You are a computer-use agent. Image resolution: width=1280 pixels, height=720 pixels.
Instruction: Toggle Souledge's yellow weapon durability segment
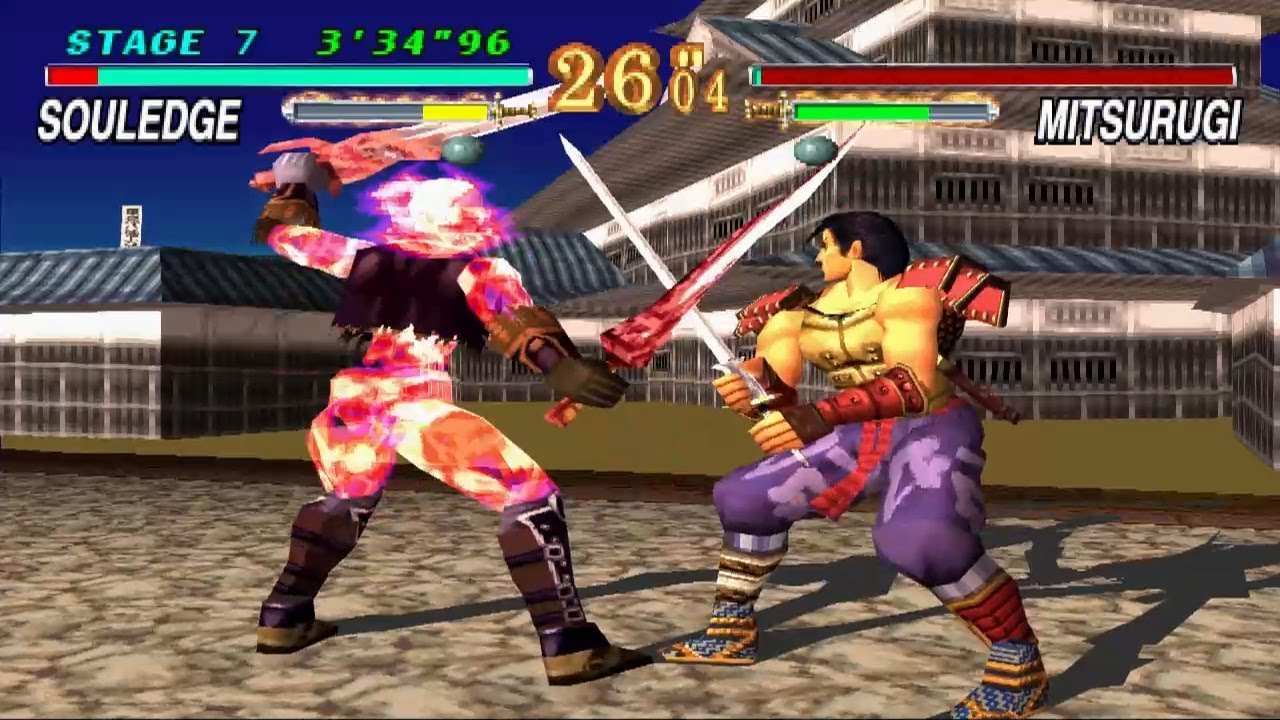[x=455, y=110]
